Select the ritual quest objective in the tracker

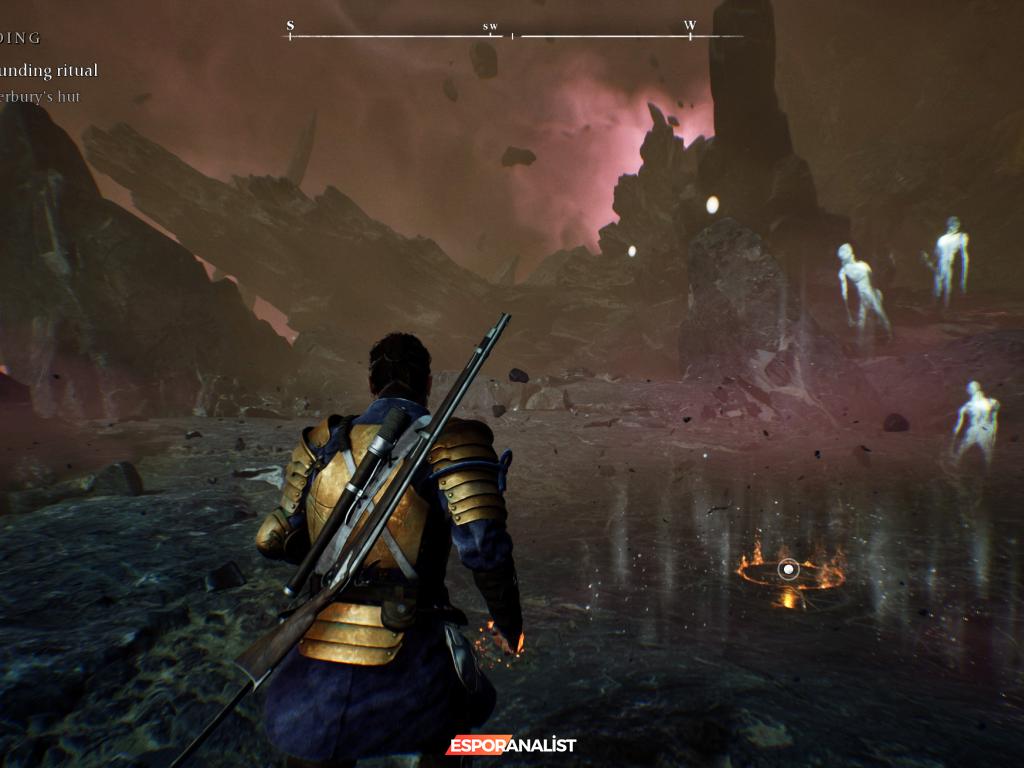point(52,71)
